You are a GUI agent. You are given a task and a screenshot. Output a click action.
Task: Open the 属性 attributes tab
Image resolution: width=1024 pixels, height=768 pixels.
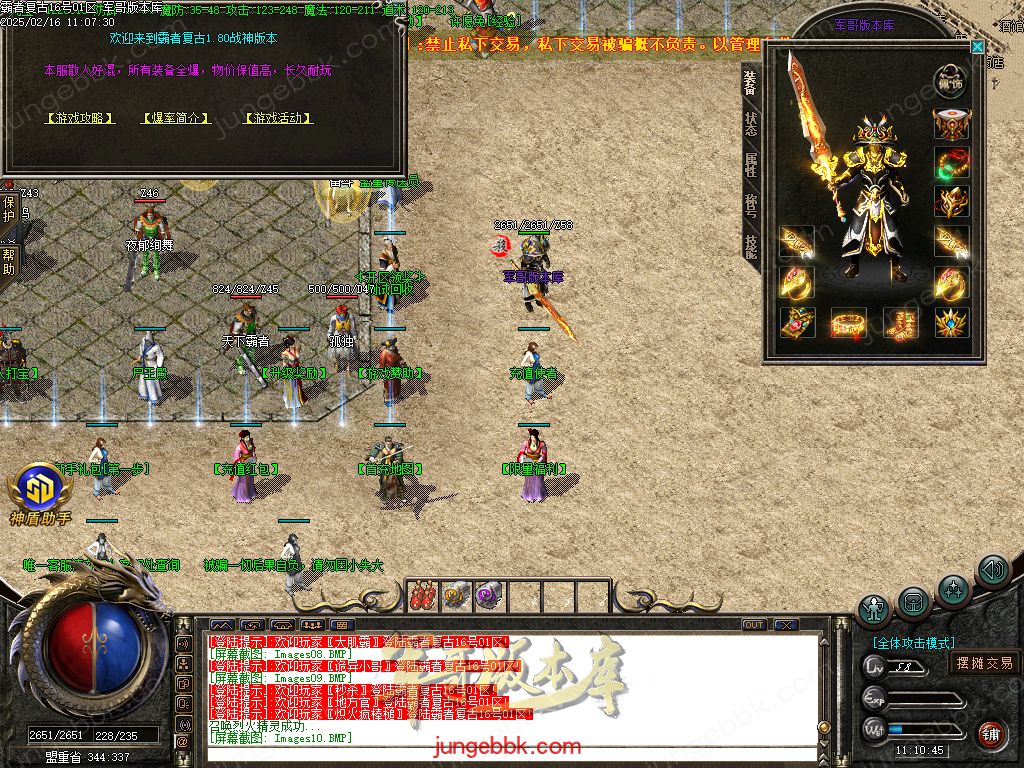coord(750,165)
